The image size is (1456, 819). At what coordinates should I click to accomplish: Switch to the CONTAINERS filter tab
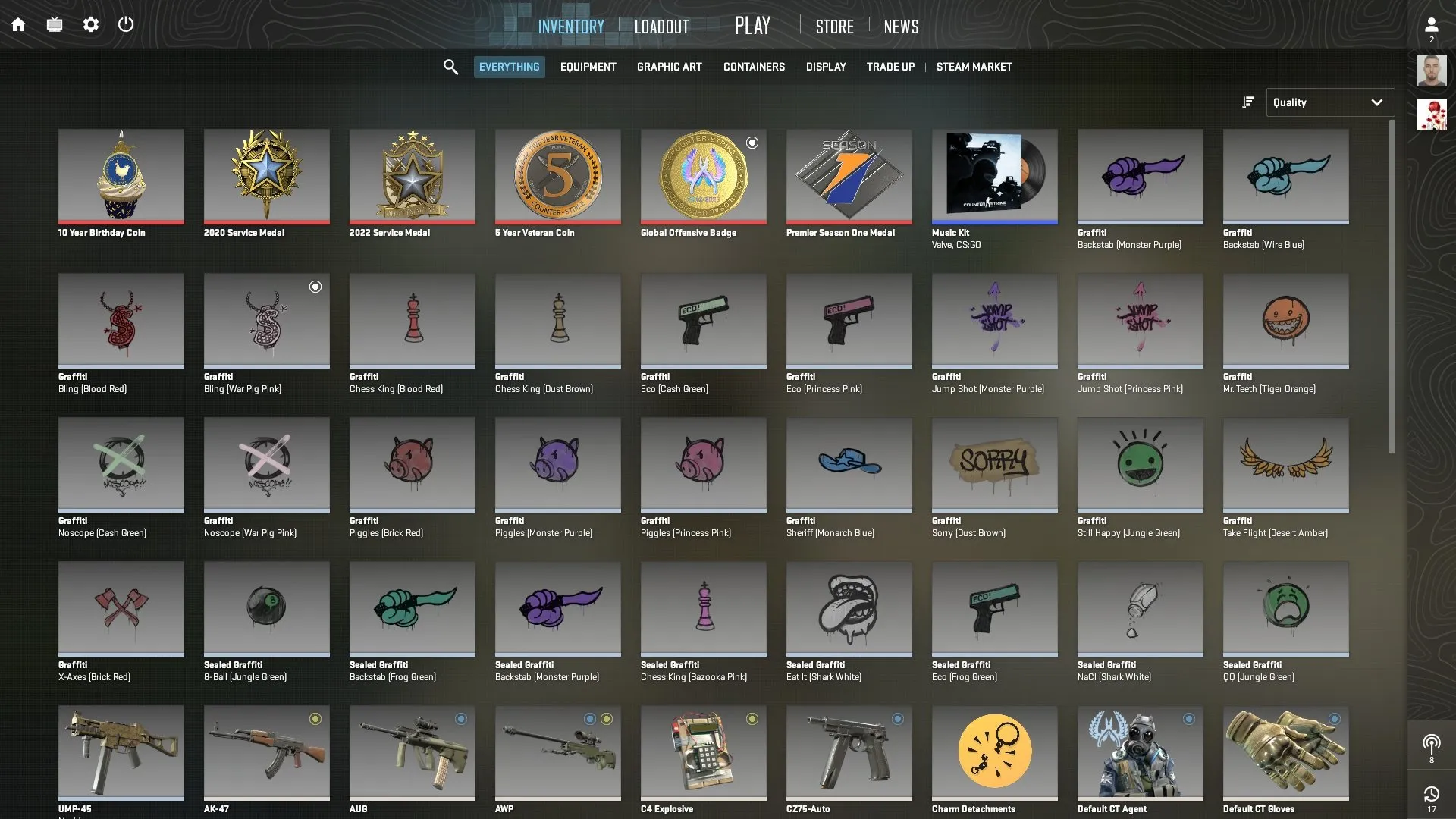pyautogui.click(x=754, y=67)
